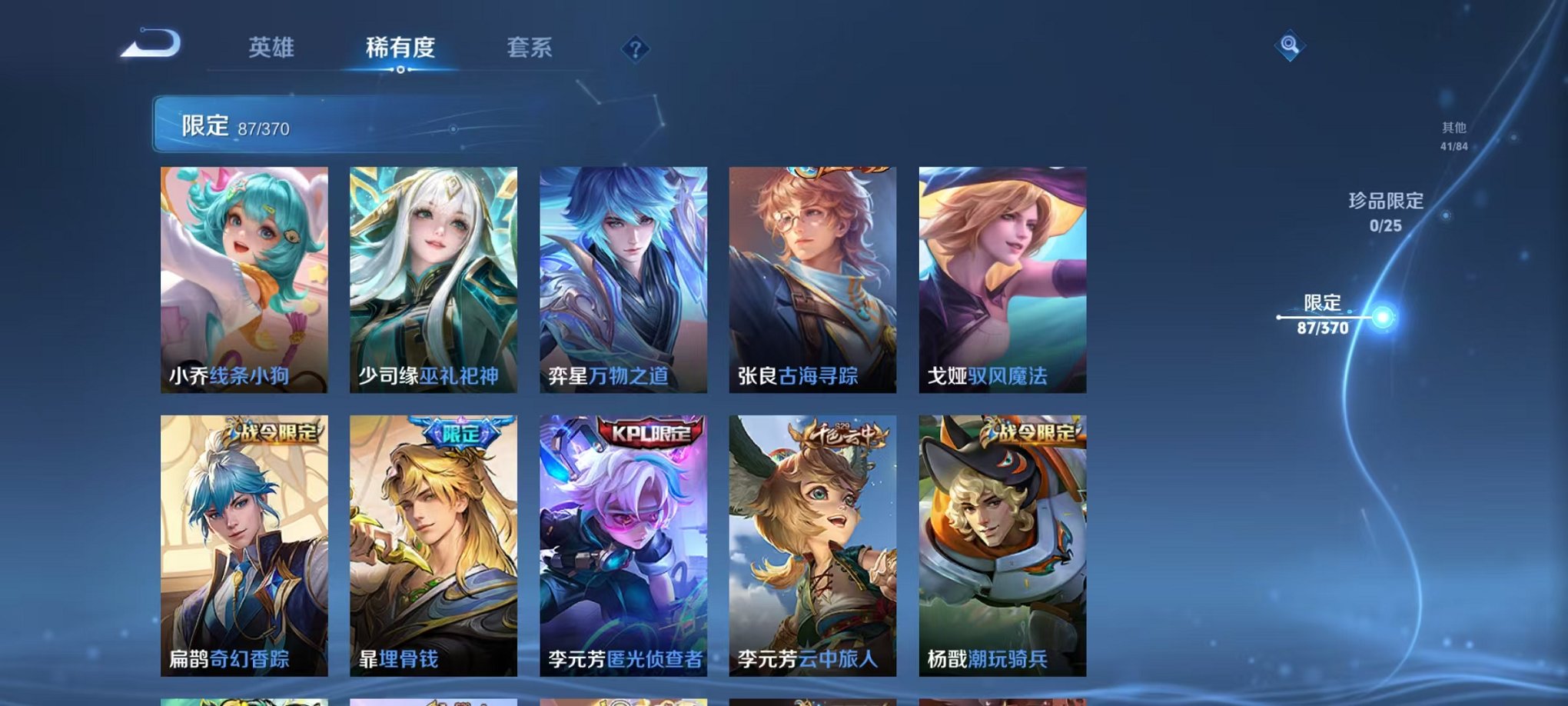Viewport: 1568px width, 706px height.
Task: Open search via the magnifier icon
Action: point(1291,46)
